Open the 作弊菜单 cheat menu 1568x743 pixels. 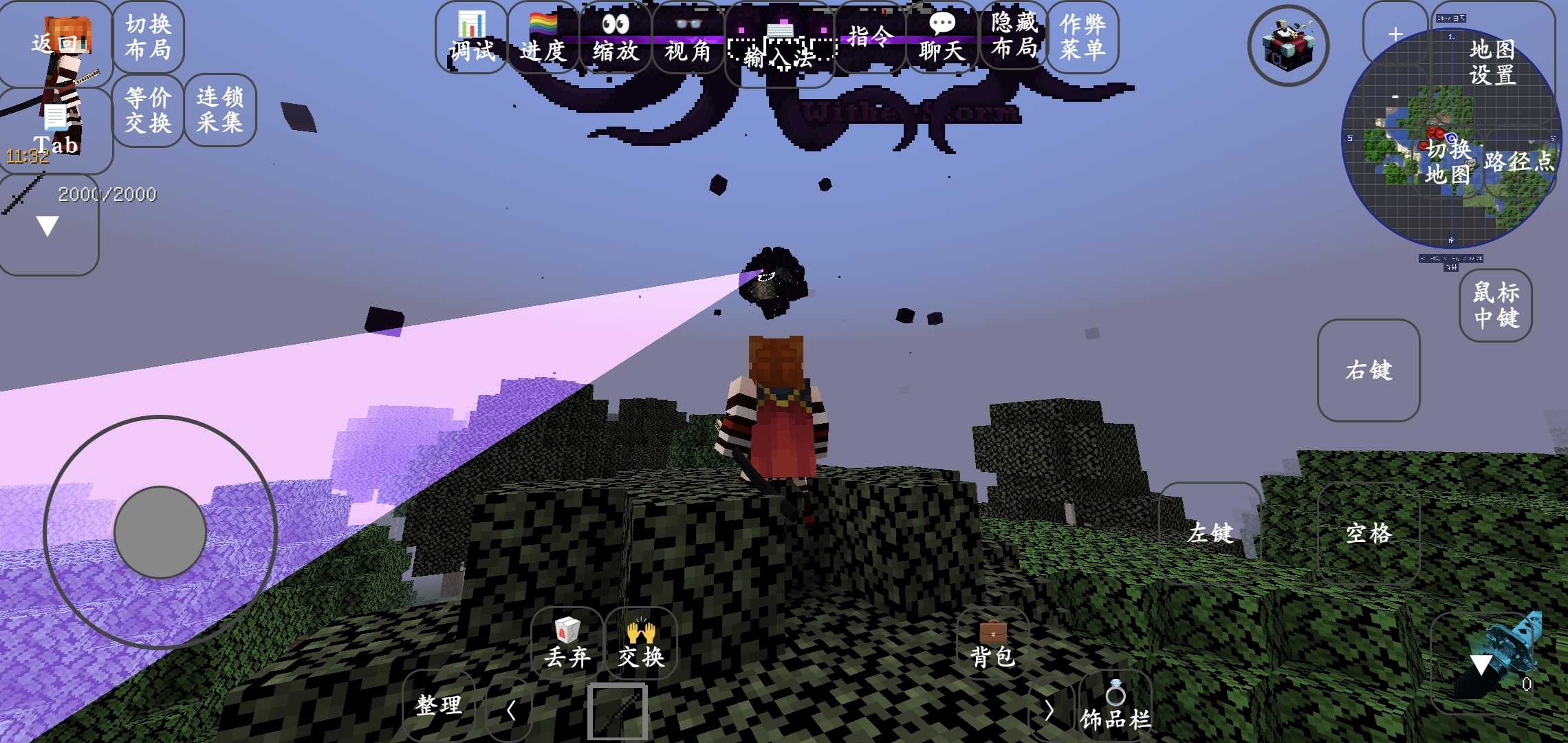coord(1083,37)
